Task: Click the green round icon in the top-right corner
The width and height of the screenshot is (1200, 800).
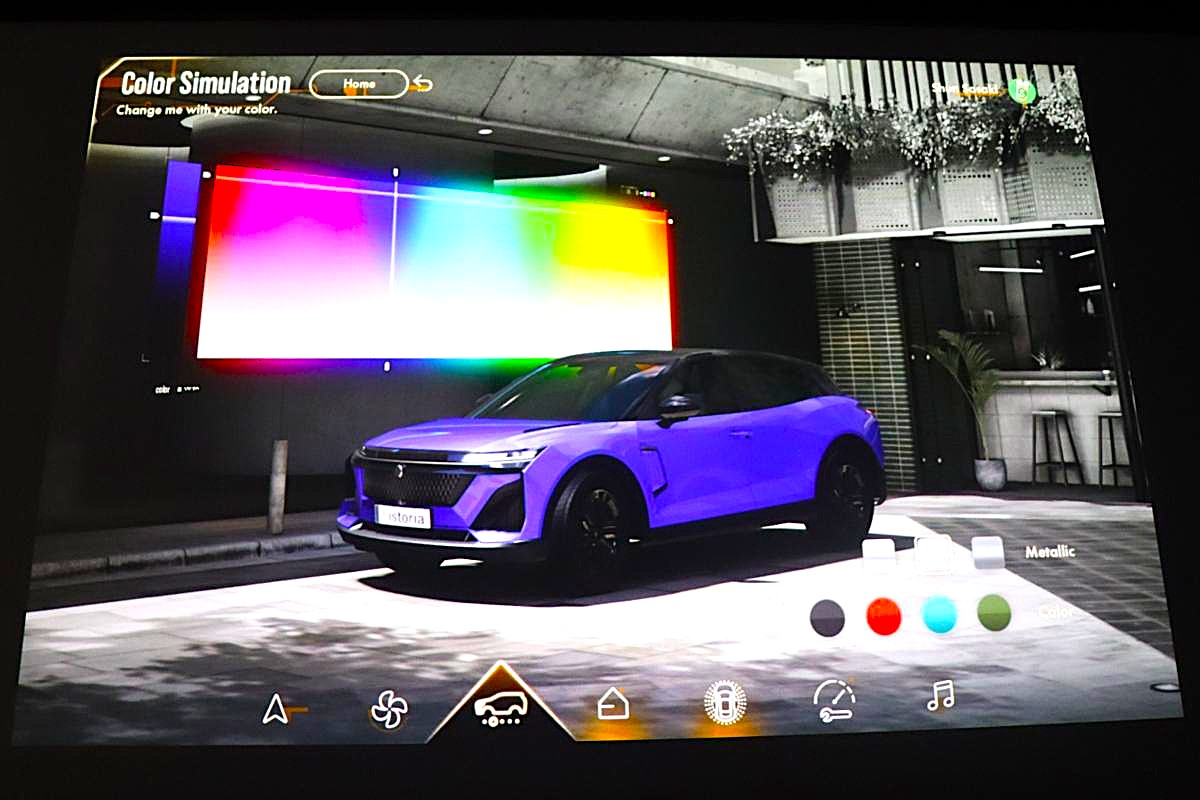Action: tap(1023, 91)
